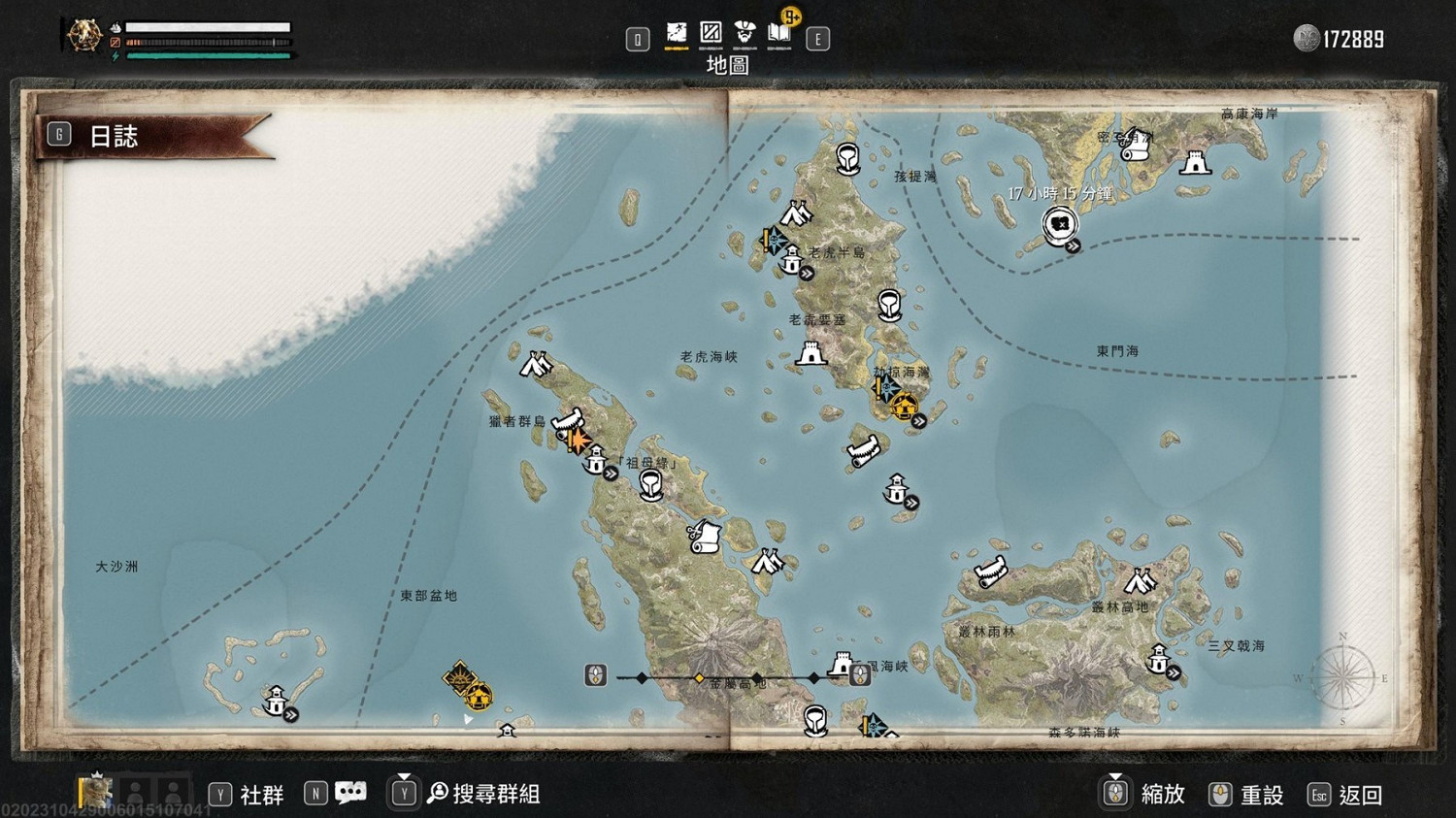Select the timed 17小時15分鐘 event marker
Viewport: 1456px width, 818px height.
(x=1060, y=224)
